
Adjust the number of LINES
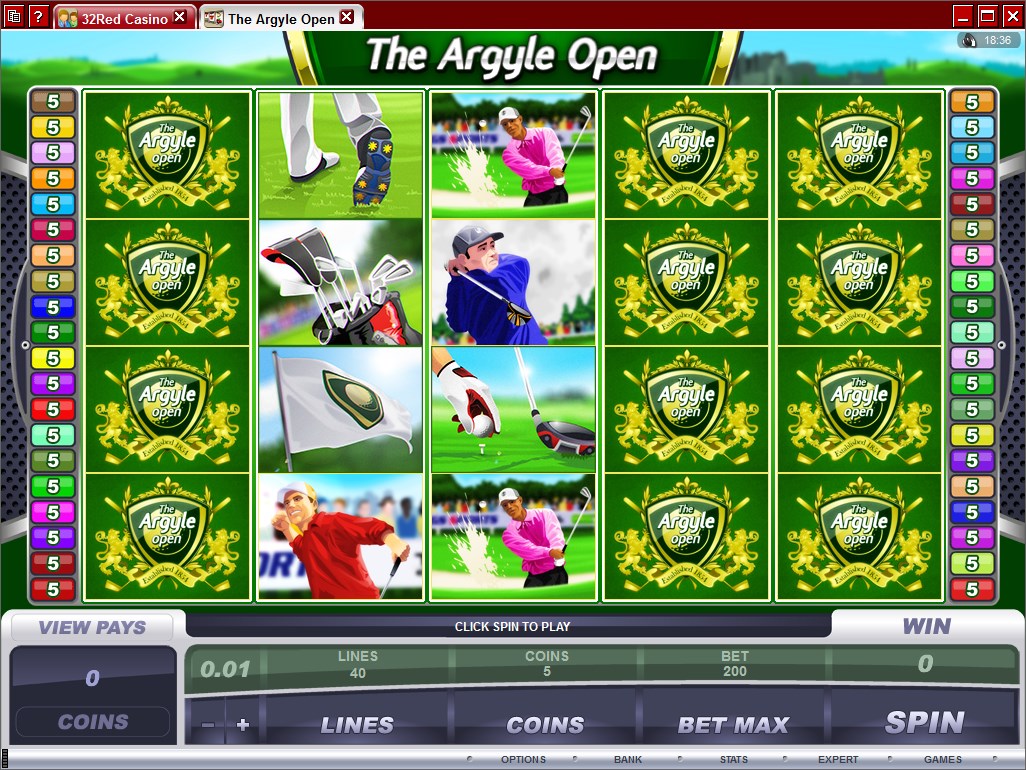[357, 724]
